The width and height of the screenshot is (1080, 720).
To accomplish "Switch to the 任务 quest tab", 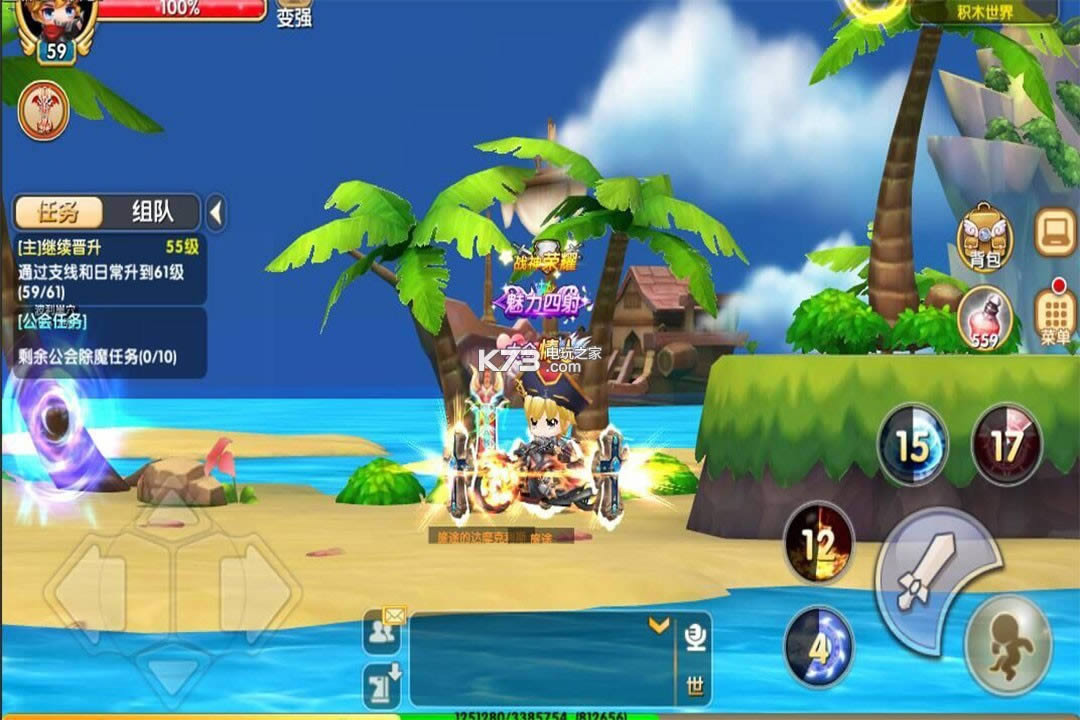I will click(x=58, y=212).
